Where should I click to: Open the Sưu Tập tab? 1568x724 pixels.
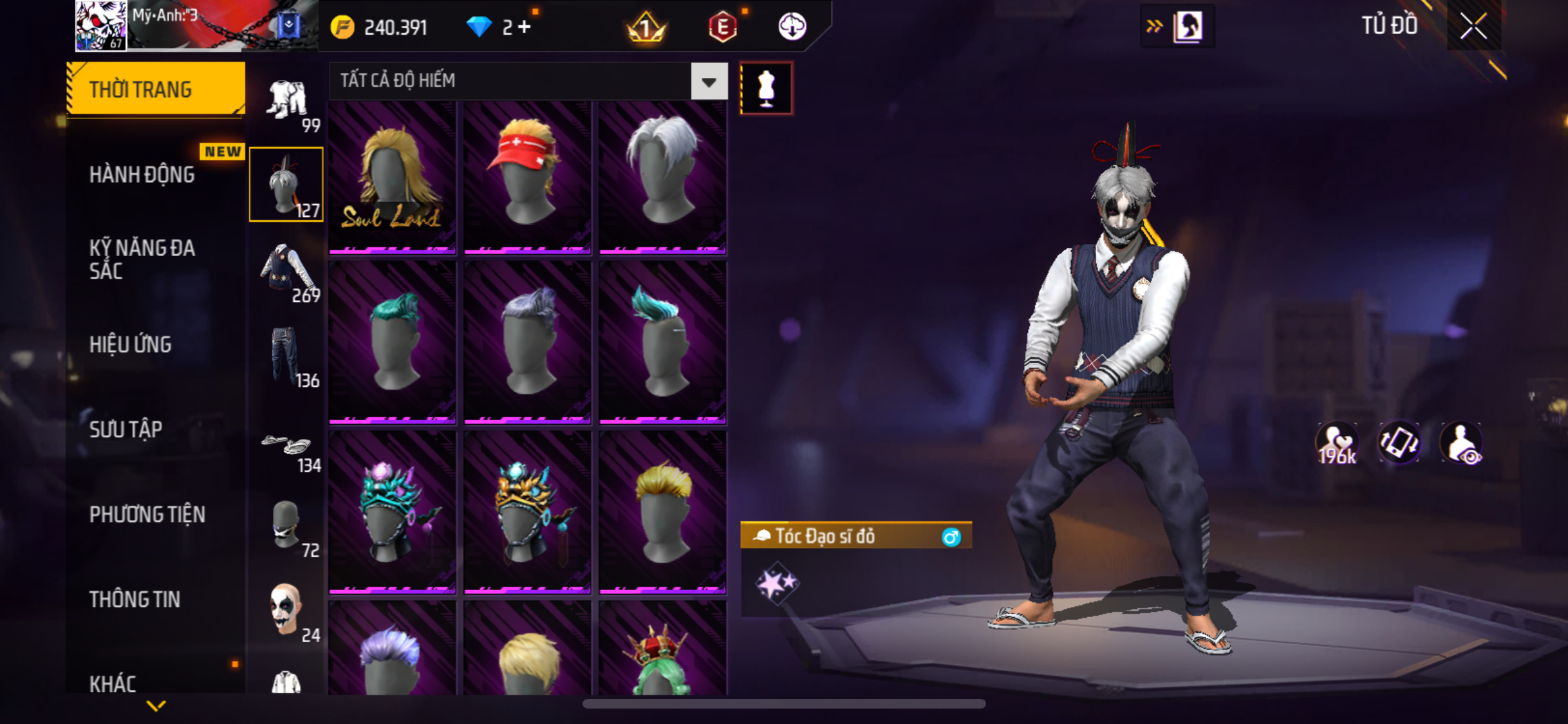point(126,429)
